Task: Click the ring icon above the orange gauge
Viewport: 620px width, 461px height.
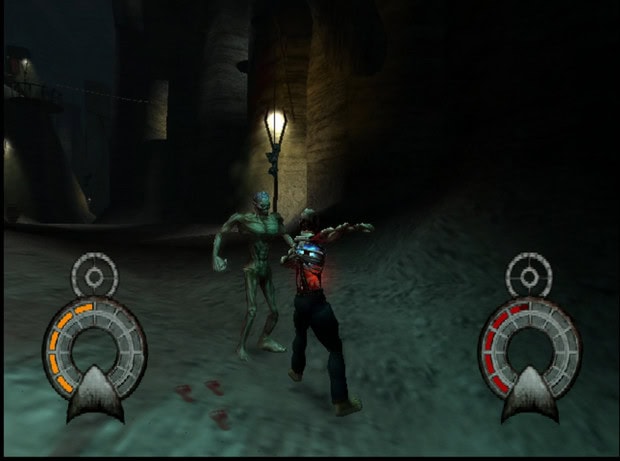Action: pyautogui.click(x=95, y=274)
